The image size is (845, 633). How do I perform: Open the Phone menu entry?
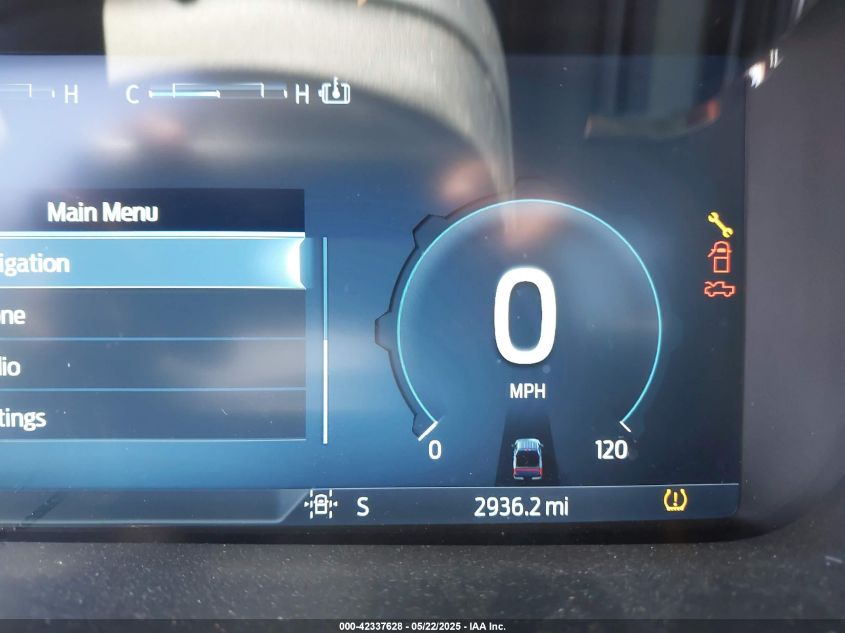pyautogui.click(x=150, y=315)
